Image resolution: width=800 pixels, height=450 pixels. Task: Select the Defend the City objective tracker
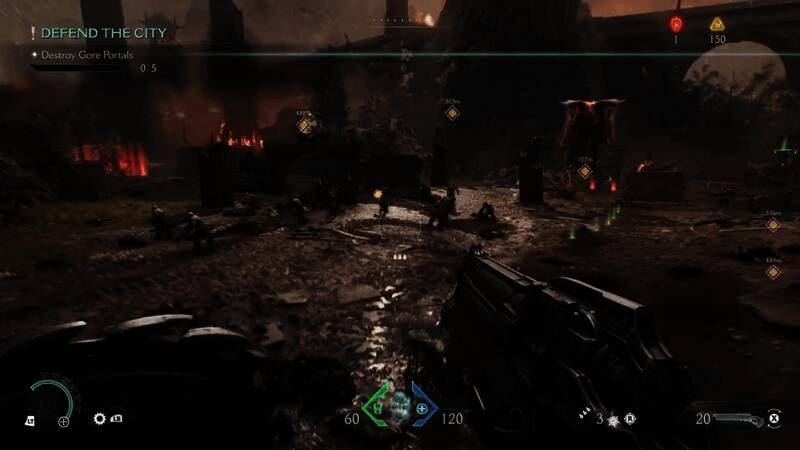point(95,33)
